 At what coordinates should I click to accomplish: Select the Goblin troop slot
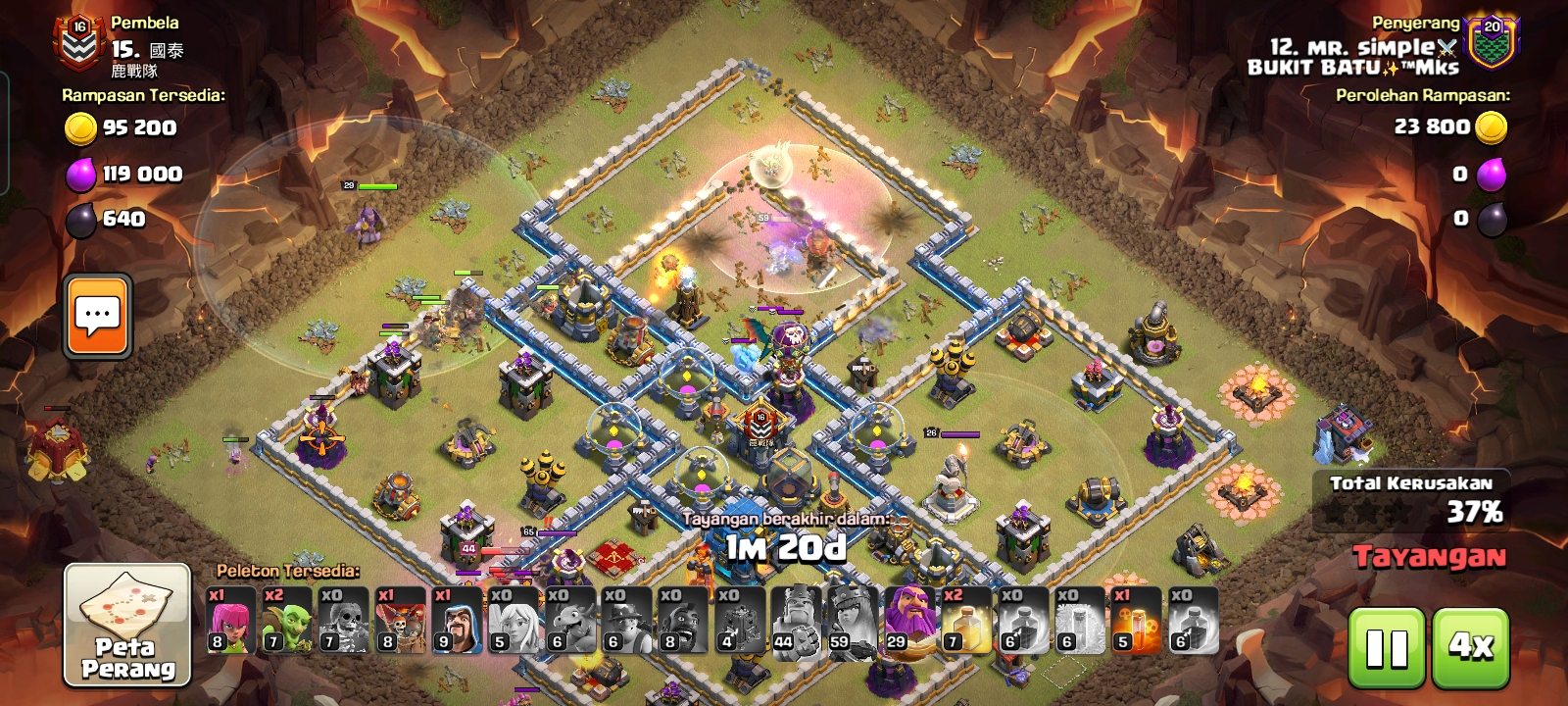[x=286, y=621]
